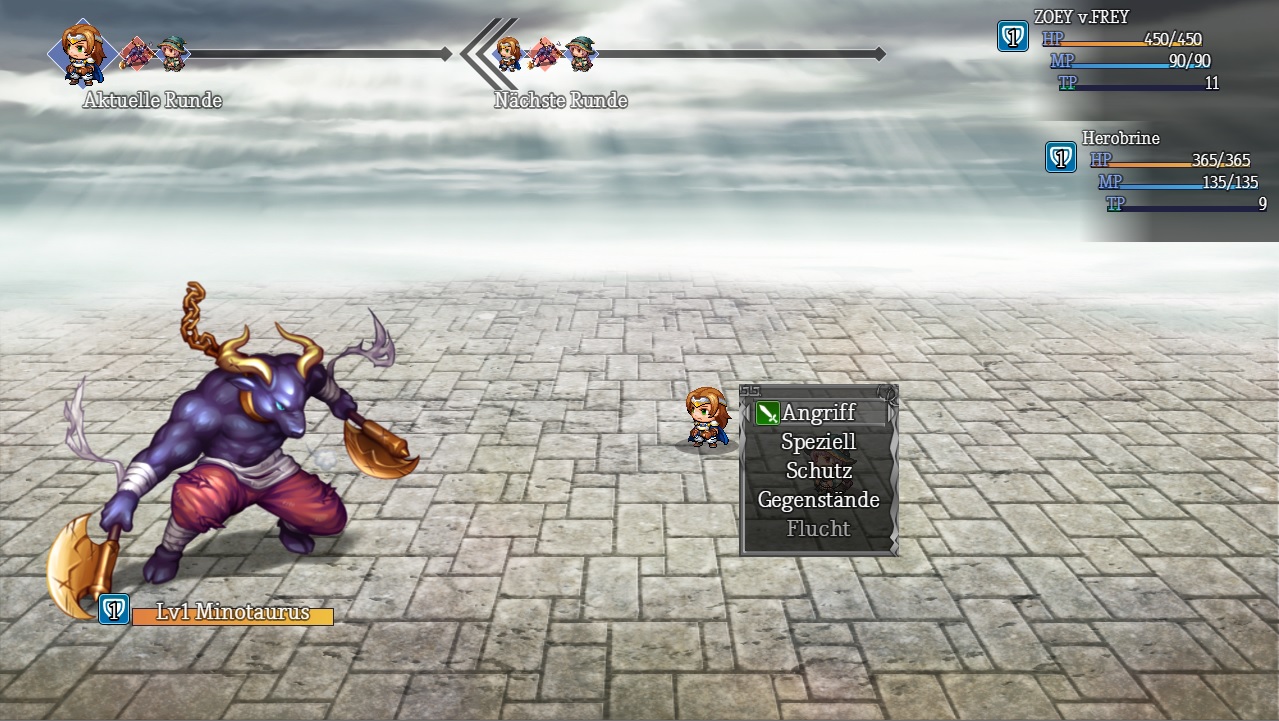Click the shield icon beside Lv1 Minotaurus
The height and width of the screenshot is (721, 1279).
[114, 609]
